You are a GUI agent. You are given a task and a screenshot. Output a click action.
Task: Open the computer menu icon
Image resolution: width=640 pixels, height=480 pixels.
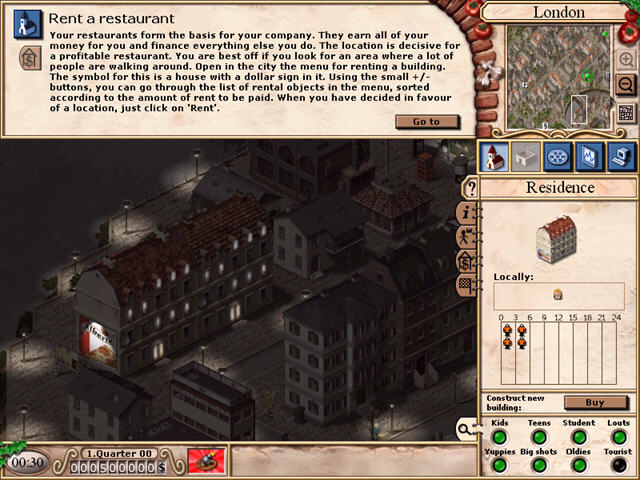[x=620, y=156]
